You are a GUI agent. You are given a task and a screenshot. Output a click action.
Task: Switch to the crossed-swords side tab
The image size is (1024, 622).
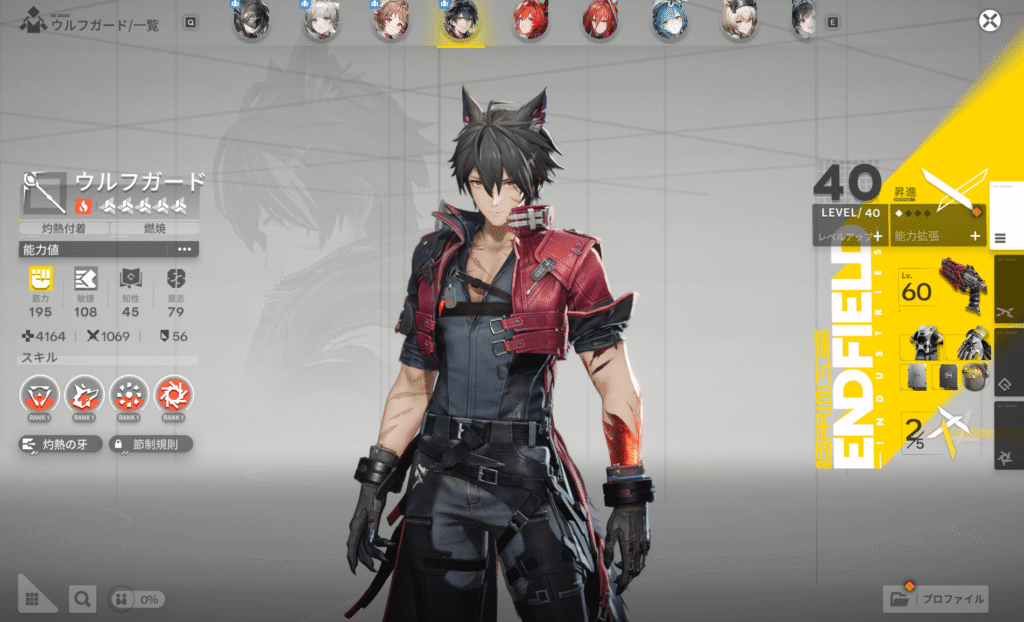1006,312
